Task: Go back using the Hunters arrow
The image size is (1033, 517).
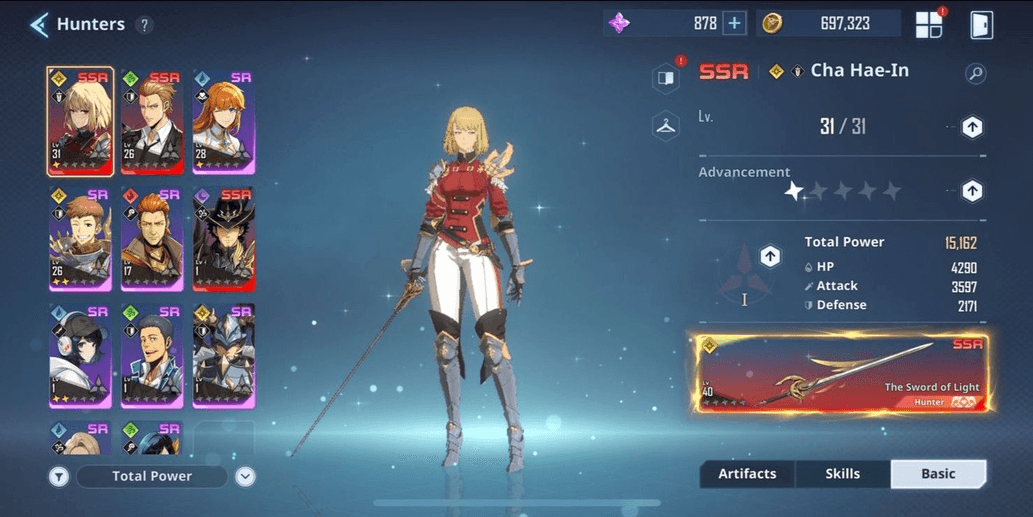Action: click(38, 25)
